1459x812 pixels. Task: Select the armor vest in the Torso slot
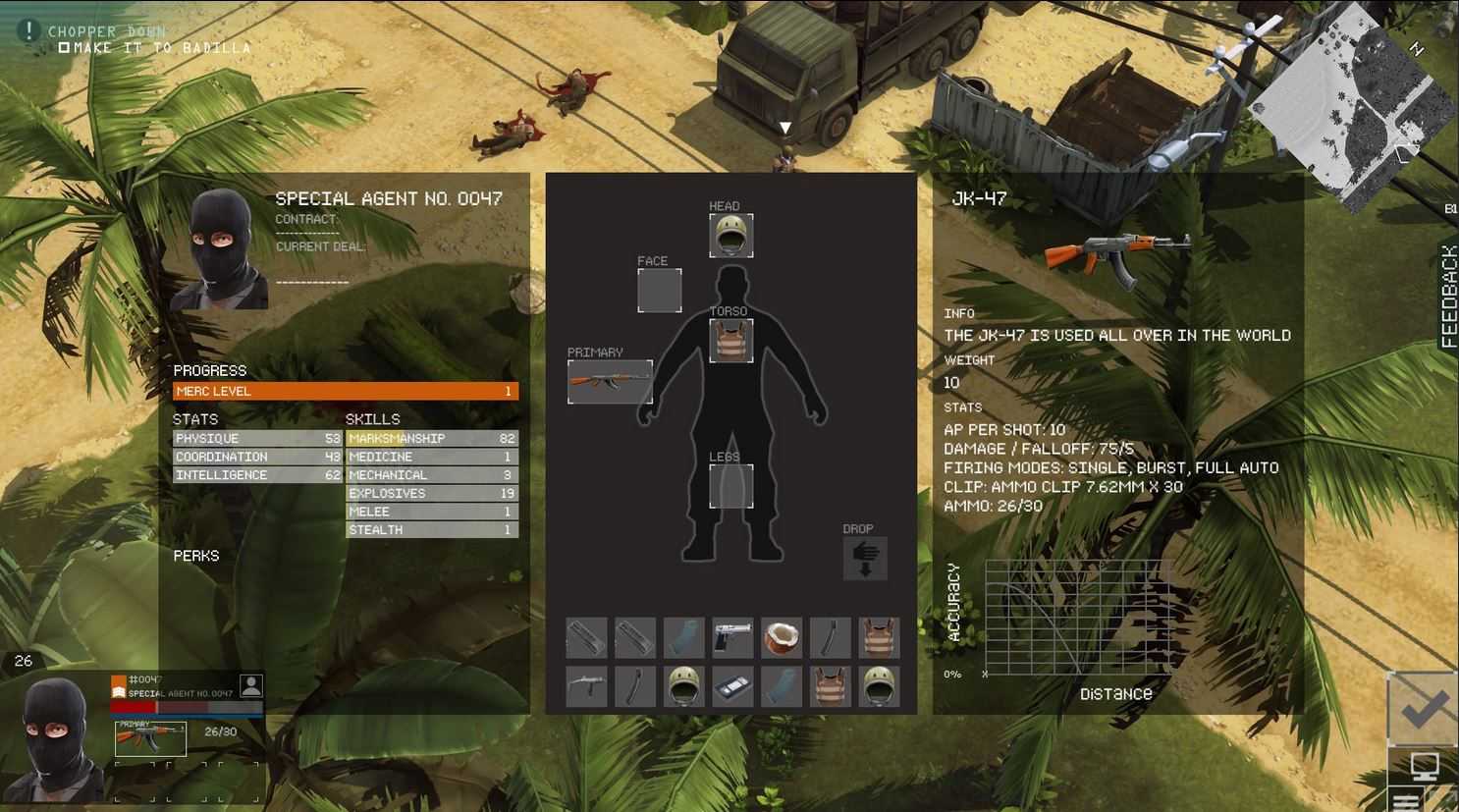[730, 341]
